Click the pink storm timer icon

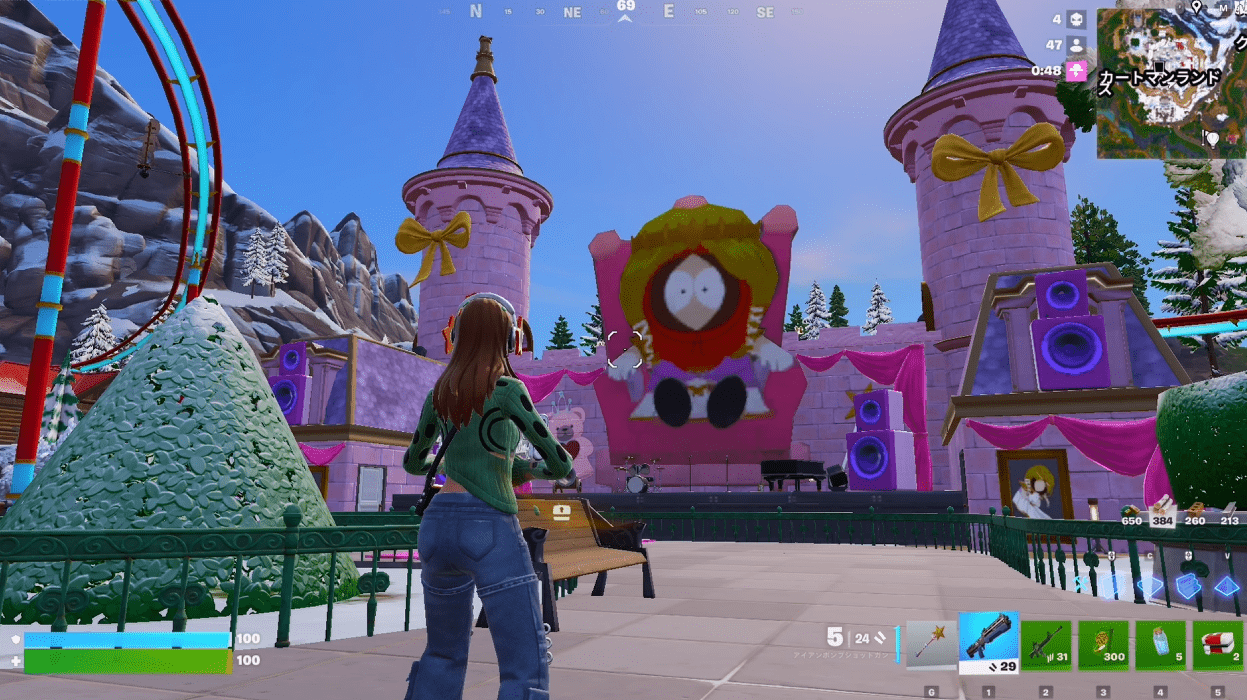(1076, 70)
